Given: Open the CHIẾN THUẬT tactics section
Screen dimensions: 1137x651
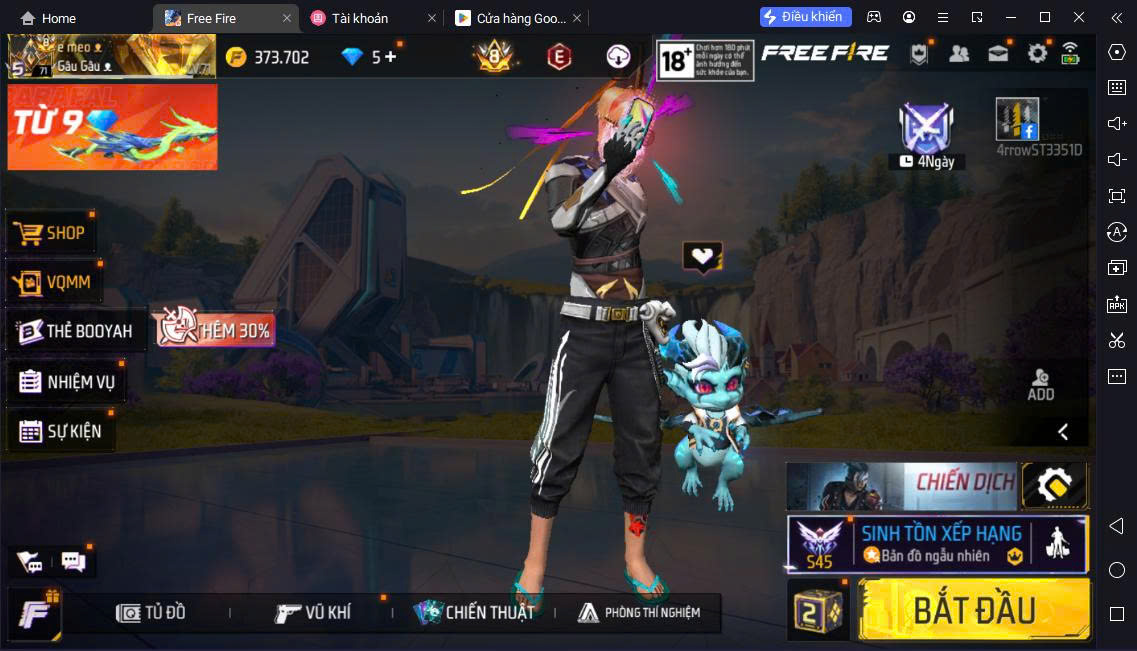Looking at the screenshot, I should (475, 612).
